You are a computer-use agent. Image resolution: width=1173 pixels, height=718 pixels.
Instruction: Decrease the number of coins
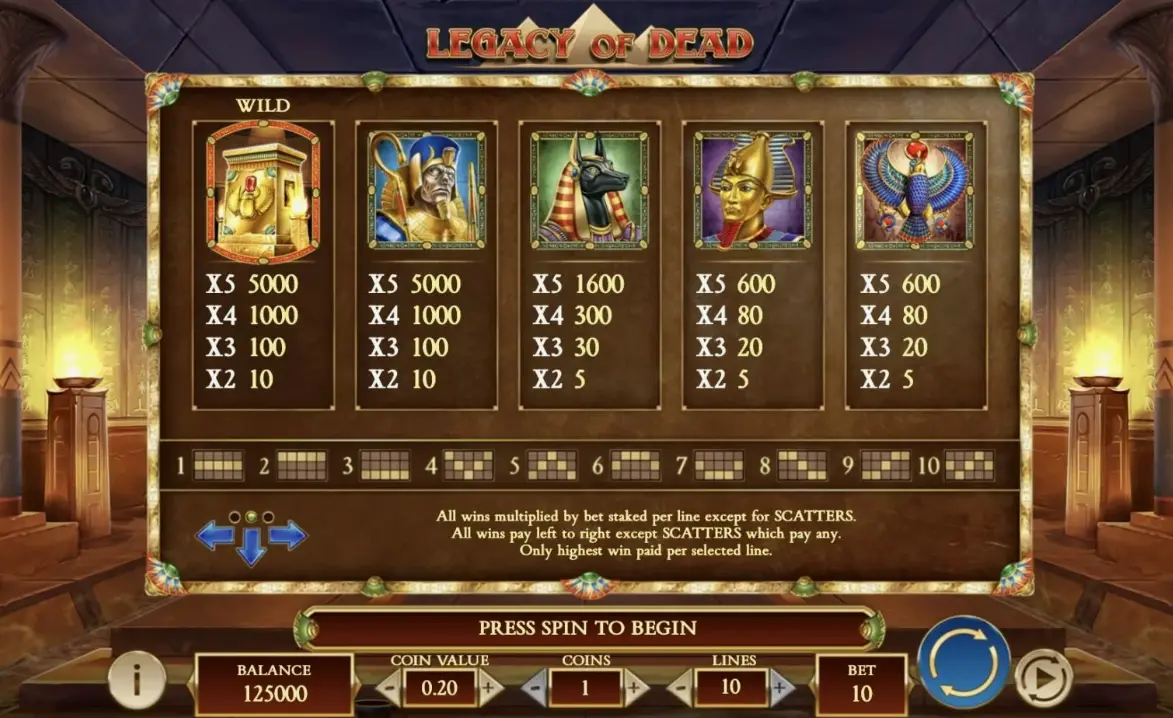click(x=535, y=688)
